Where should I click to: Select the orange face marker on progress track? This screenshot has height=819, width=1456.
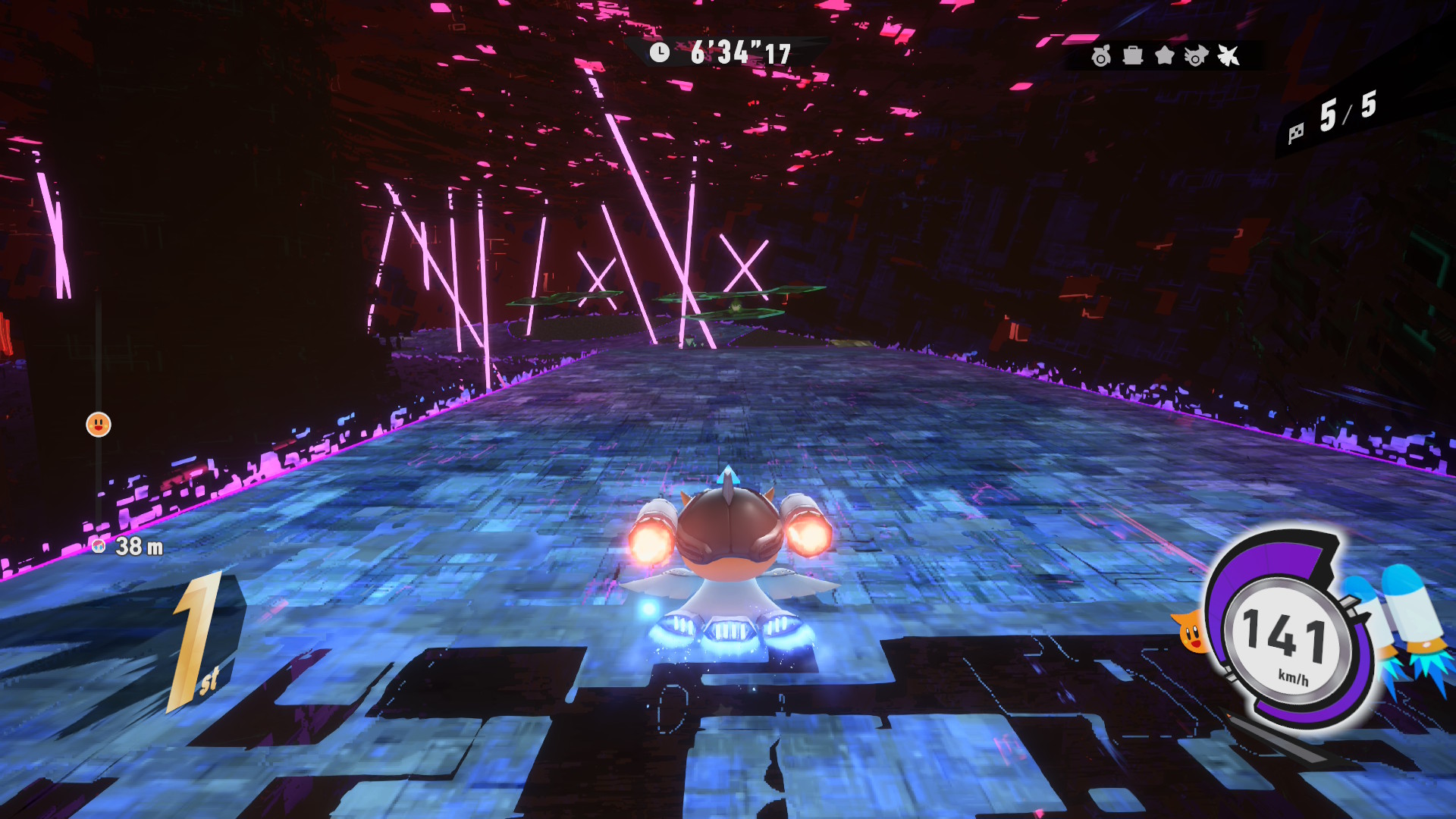[99, 425]
